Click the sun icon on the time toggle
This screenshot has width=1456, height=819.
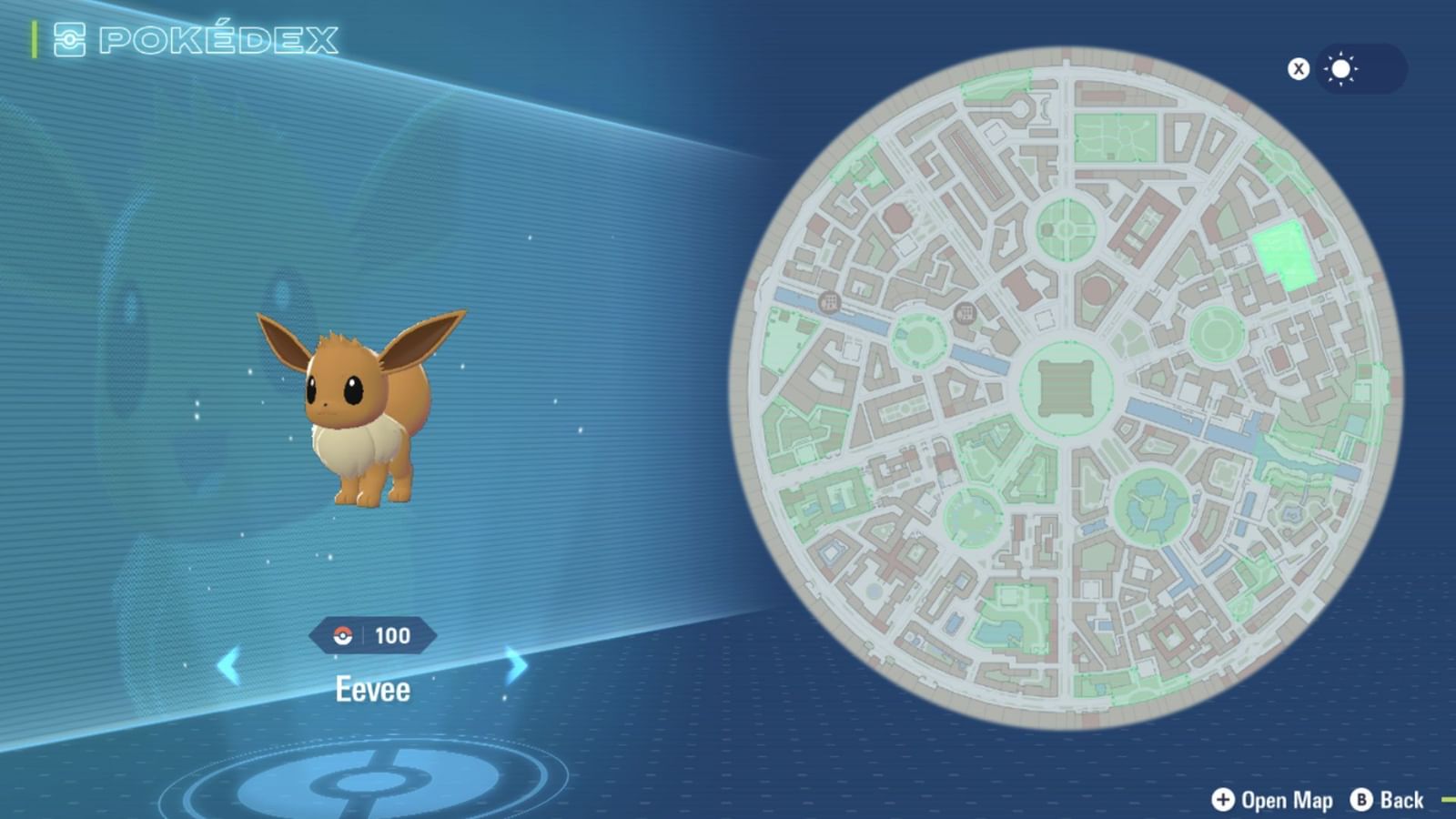pyautogui.click(x=1339, y=70)
